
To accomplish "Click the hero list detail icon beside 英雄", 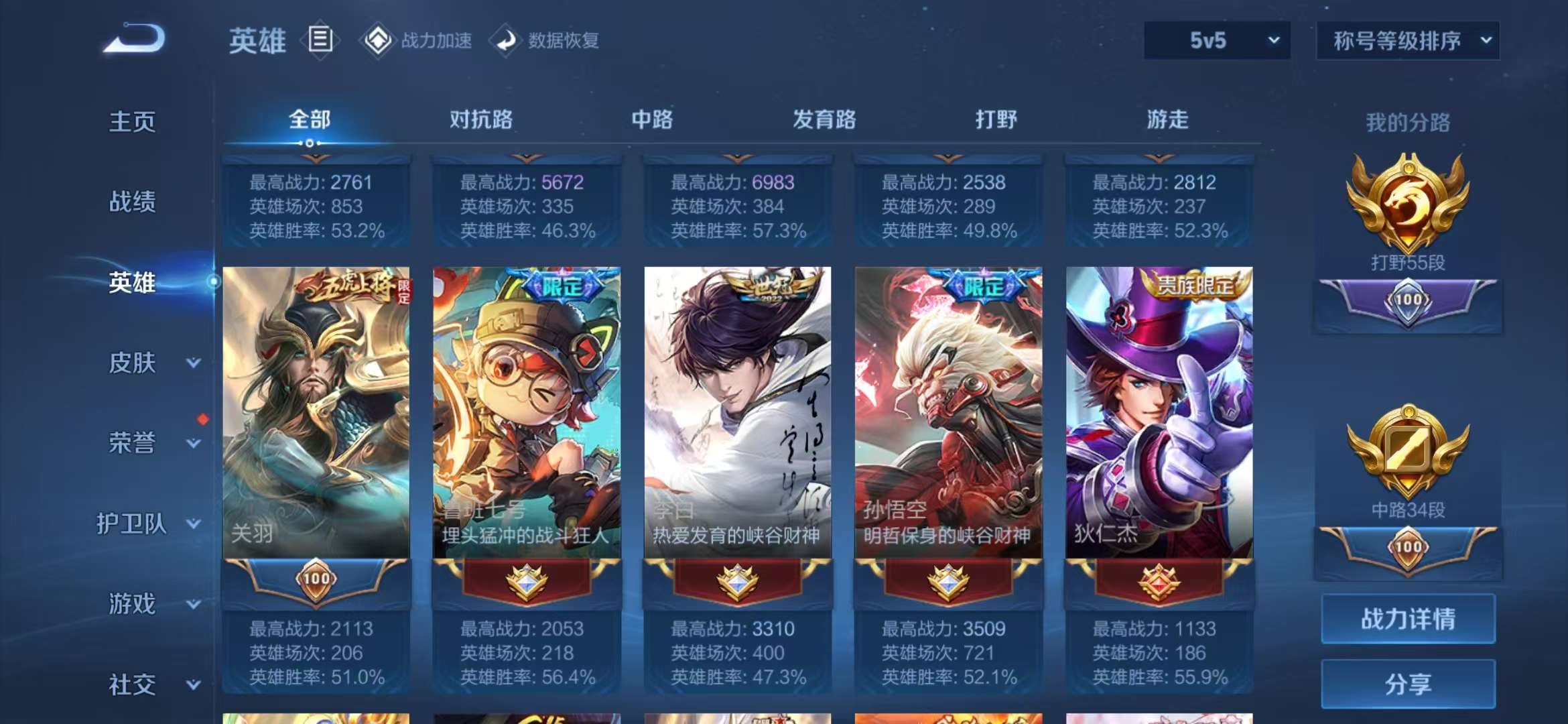I will (320, 39).
